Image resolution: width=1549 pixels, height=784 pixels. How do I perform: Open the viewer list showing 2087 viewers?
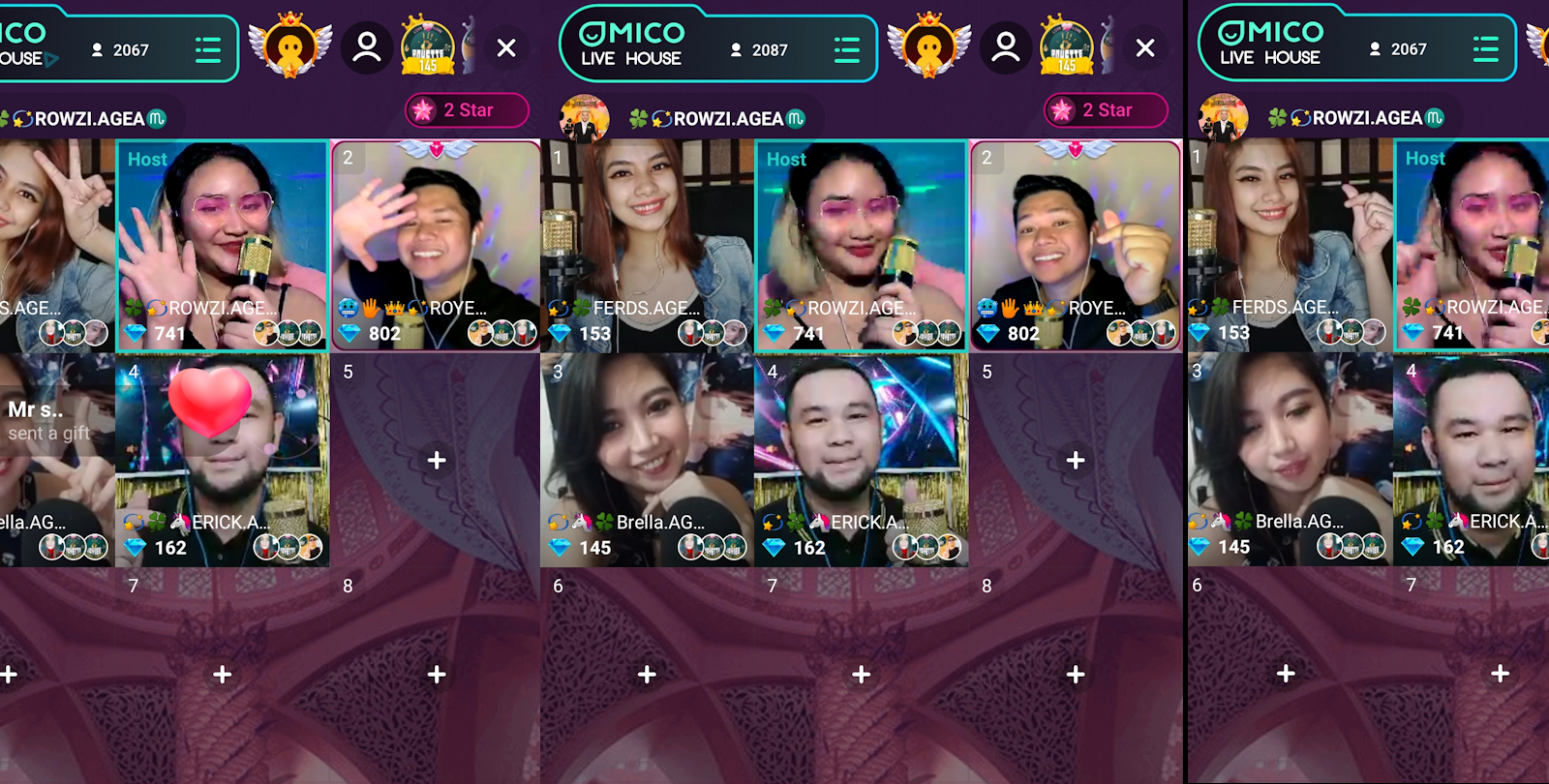click(x=759, y=49)
